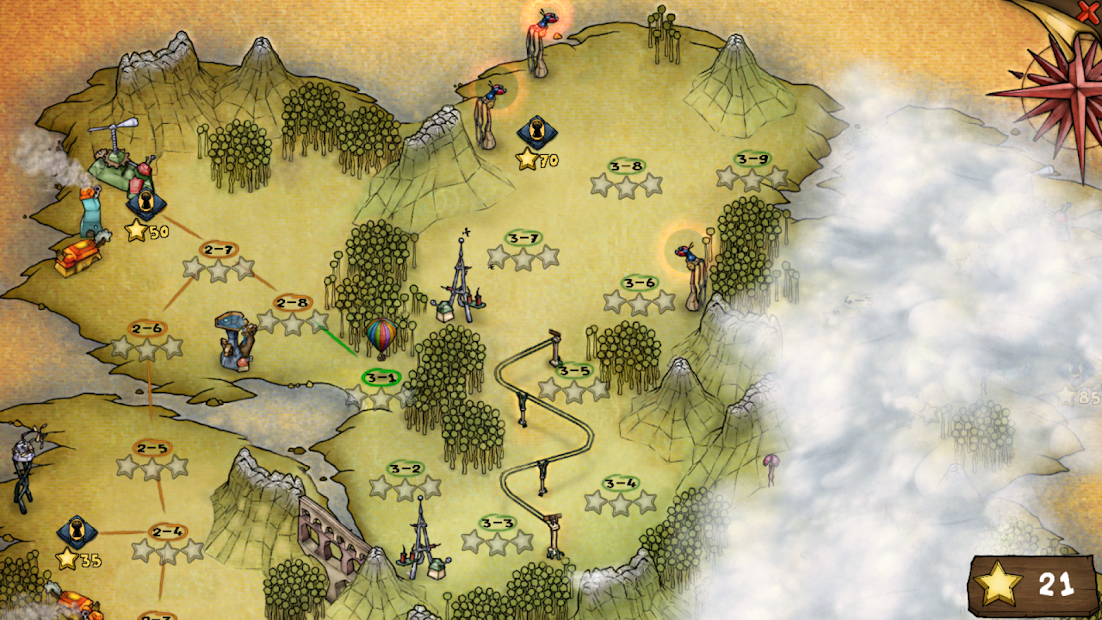This screenshot has width=1102, height=620.
Task: Open level 3-6 node
Action: (639, 284)
